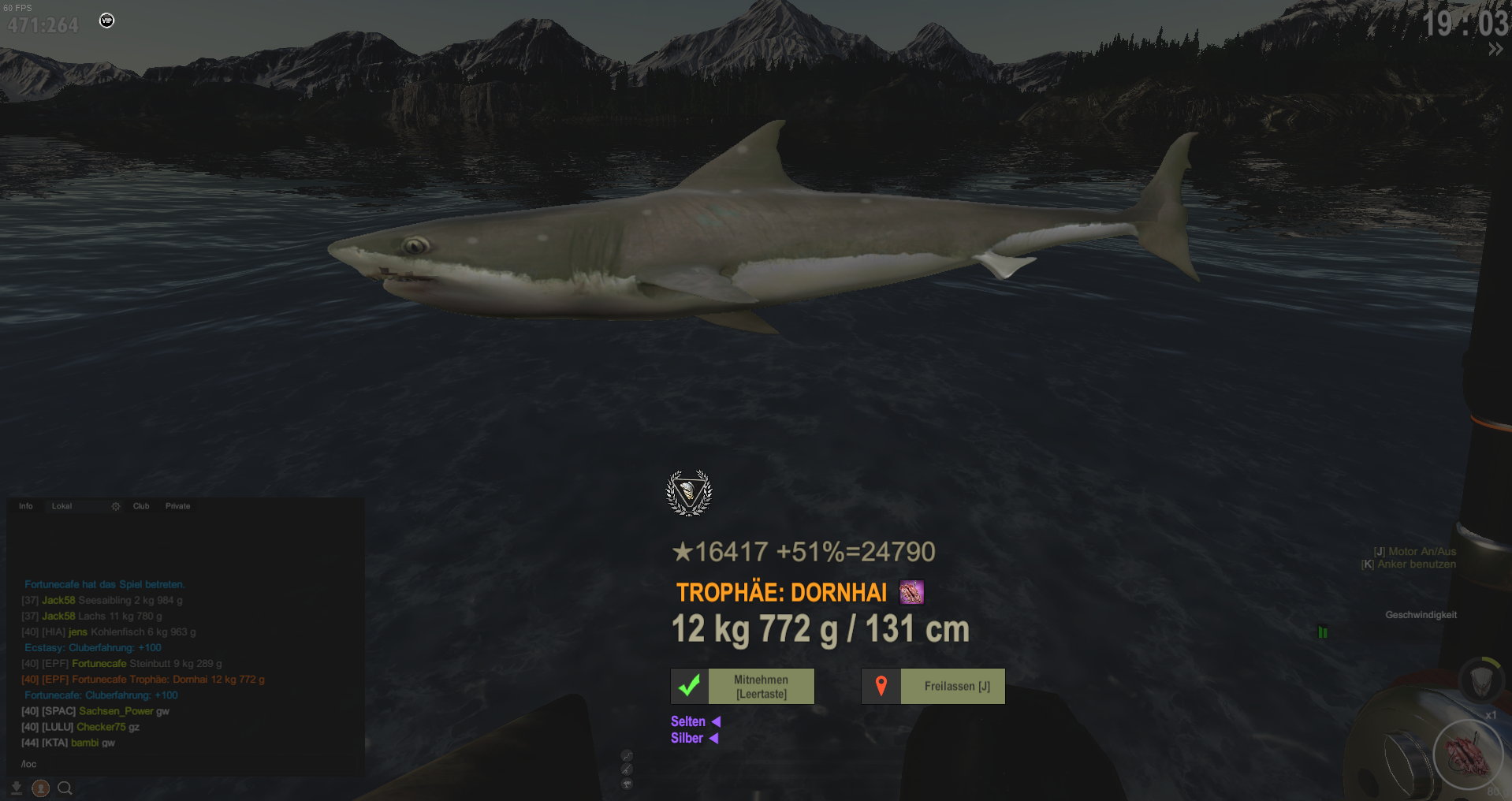Open the Info chat tab
The image size is (1512, 801).
(x=26, y=506)
